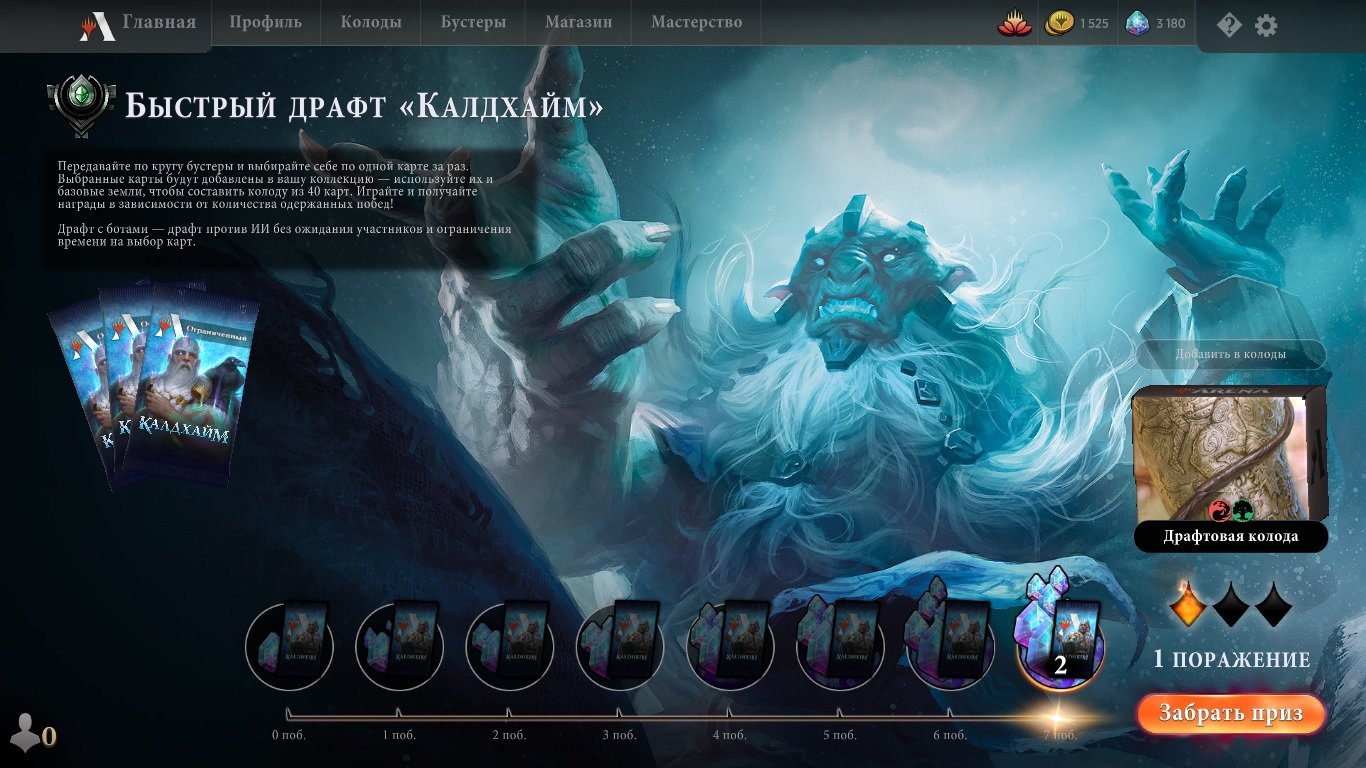
Task: Open the game settings gear
Action: point(1265,25)
